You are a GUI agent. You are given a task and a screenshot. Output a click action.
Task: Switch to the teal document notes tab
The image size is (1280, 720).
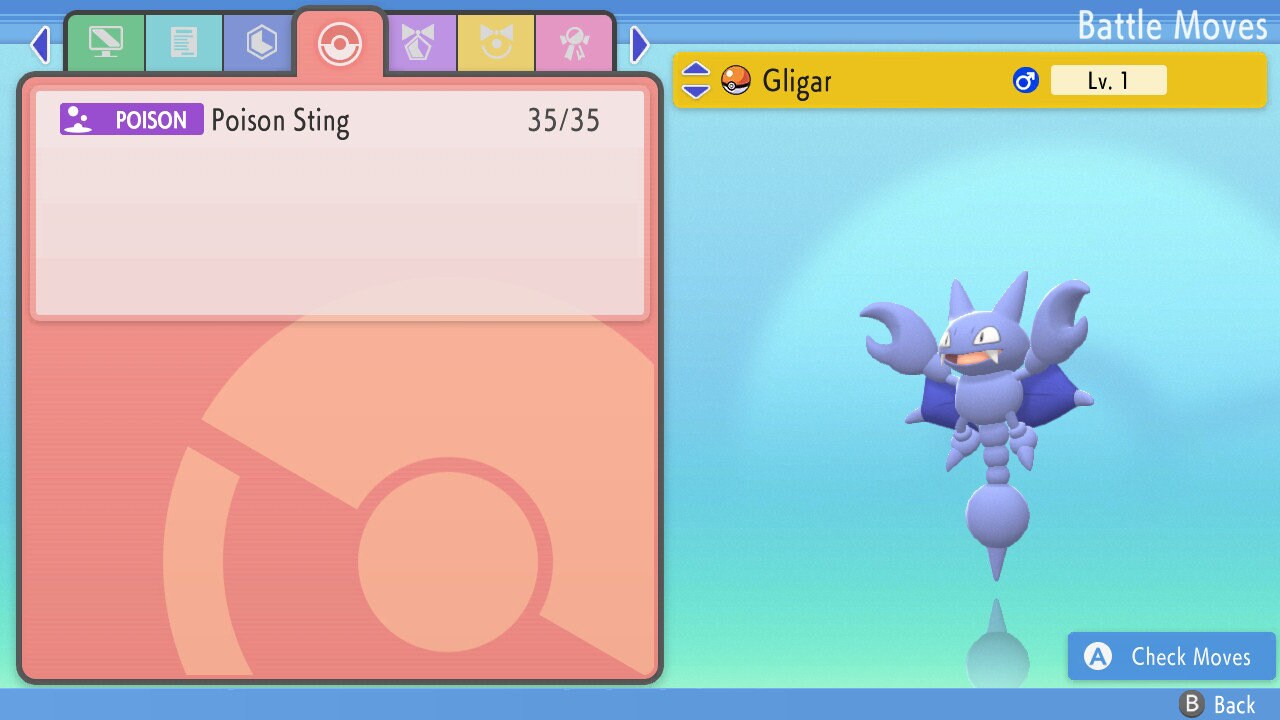tap(184, 42)
